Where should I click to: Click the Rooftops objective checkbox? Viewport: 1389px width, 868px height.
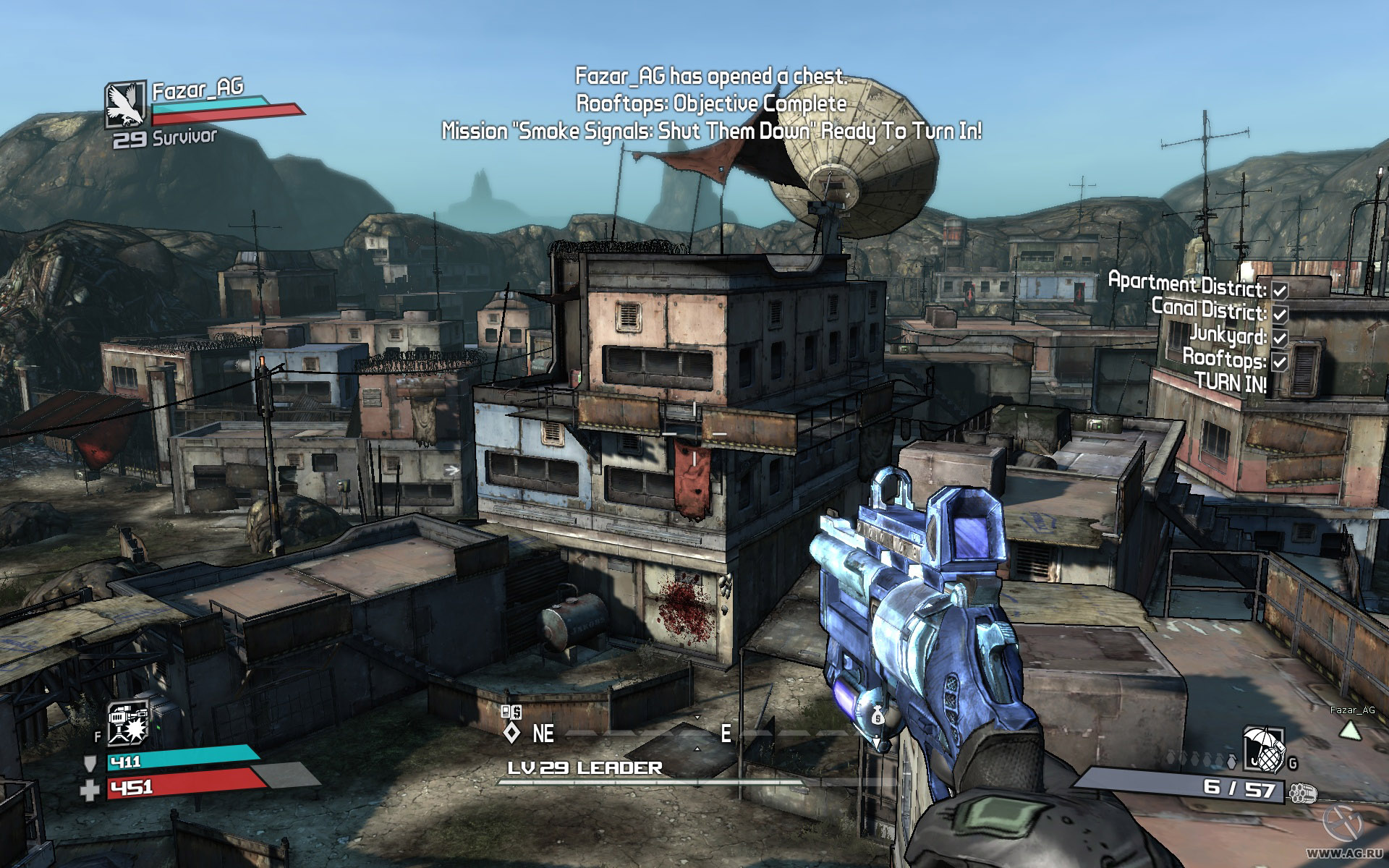pyautogui.click(x=1280, y=362)
